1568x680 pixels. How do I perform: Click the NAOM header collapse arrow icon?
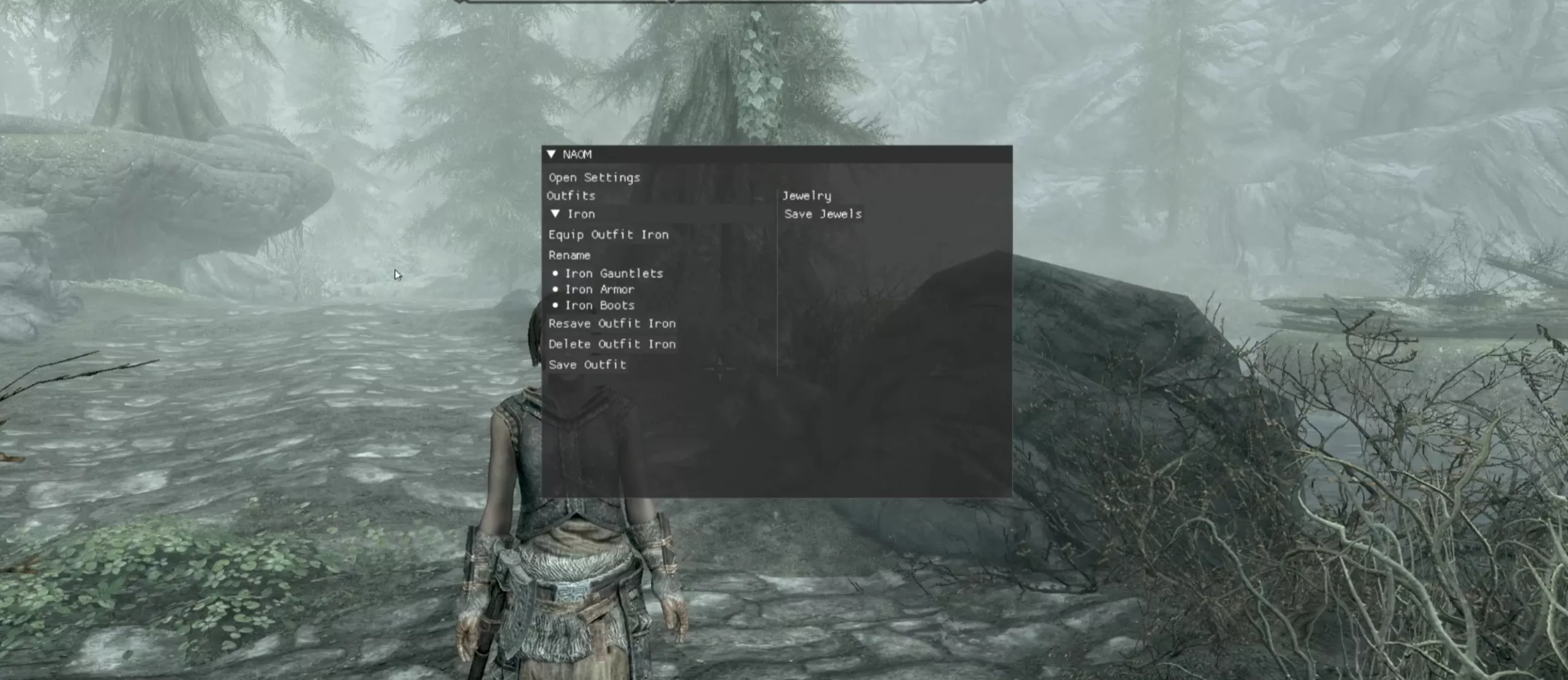(x=552, y=155)
